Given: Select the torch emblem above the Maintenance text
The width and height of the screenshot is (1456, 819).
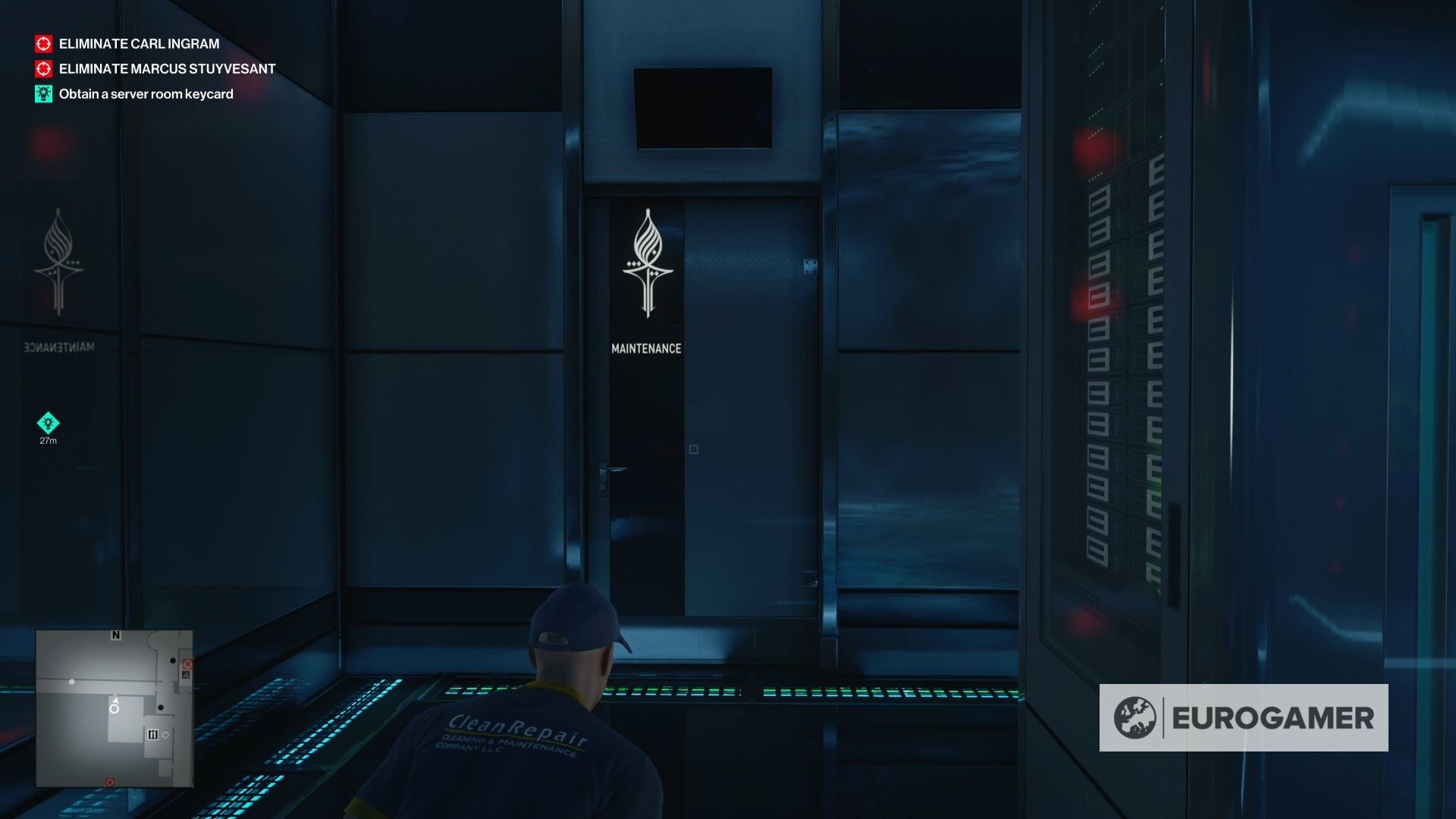Looking at the screenshot, I should click(x=648, y=262).
